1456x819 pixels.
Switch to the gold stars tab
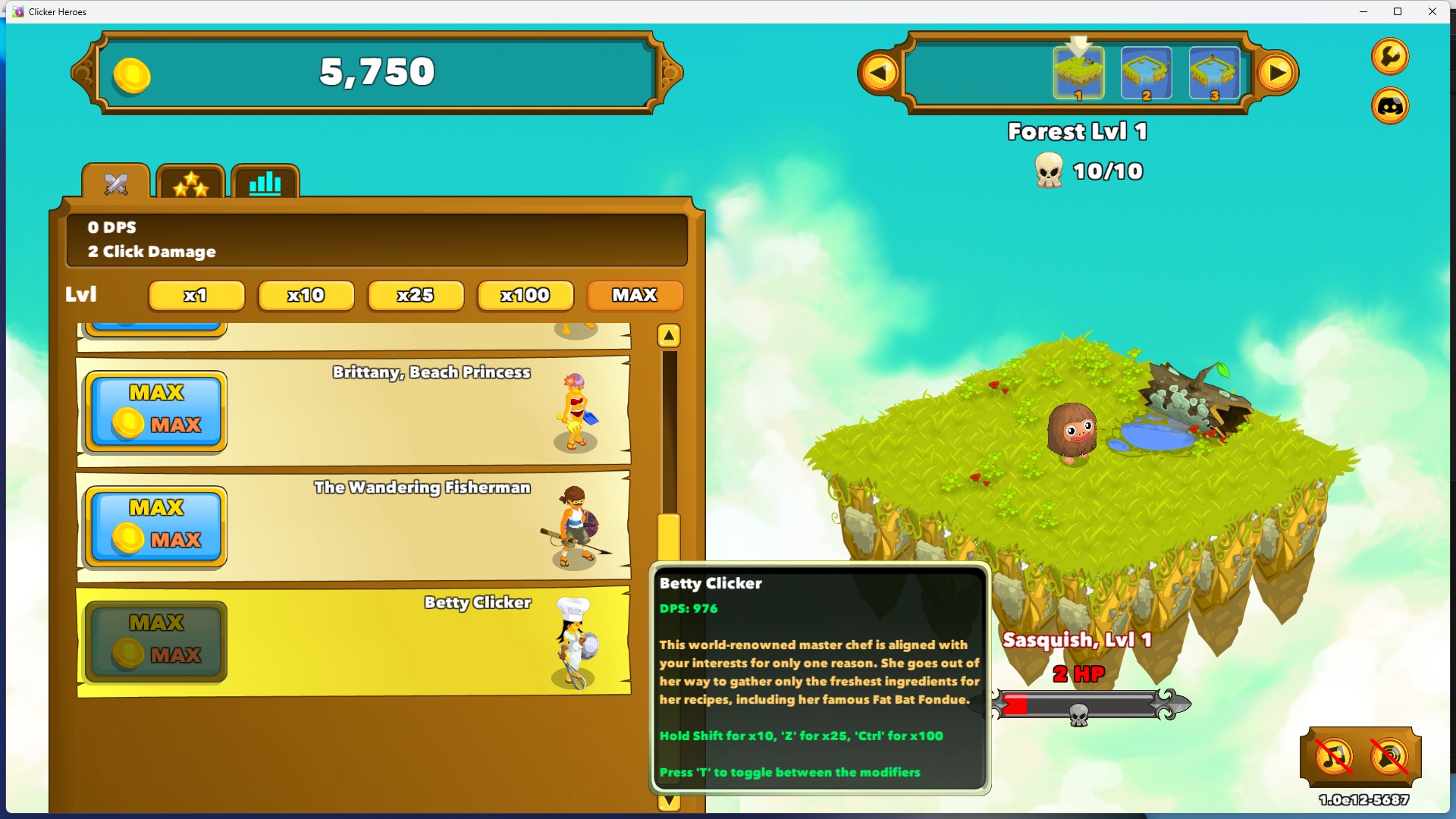pyautogui.click(x=190, y=183)
